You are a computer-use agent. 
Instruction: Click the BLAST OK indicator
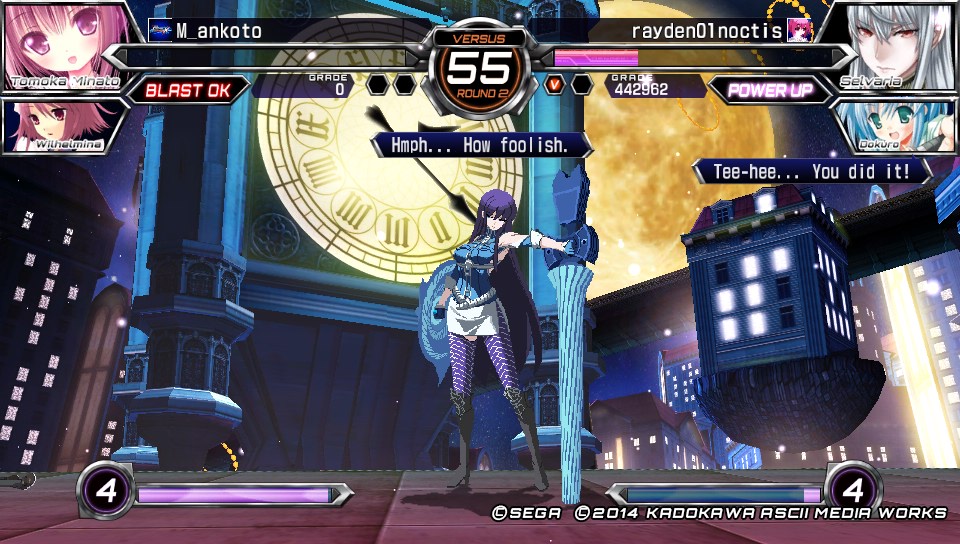[x=188, y=90]
